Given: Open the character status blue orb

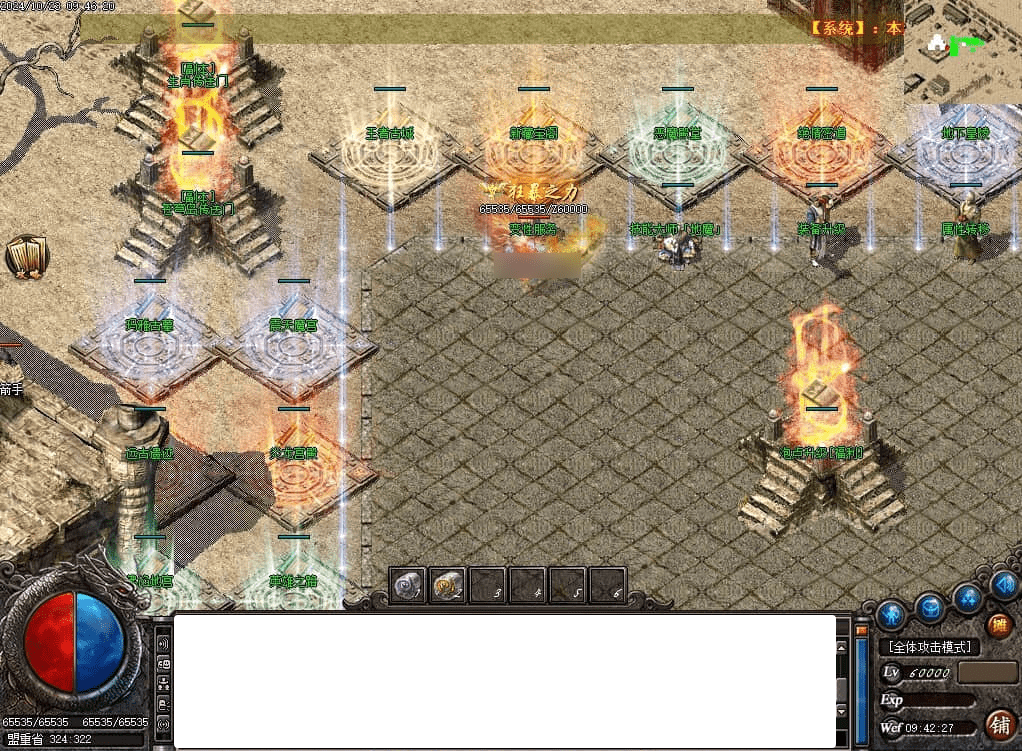Looking at the screenshot, I should 891,612.
